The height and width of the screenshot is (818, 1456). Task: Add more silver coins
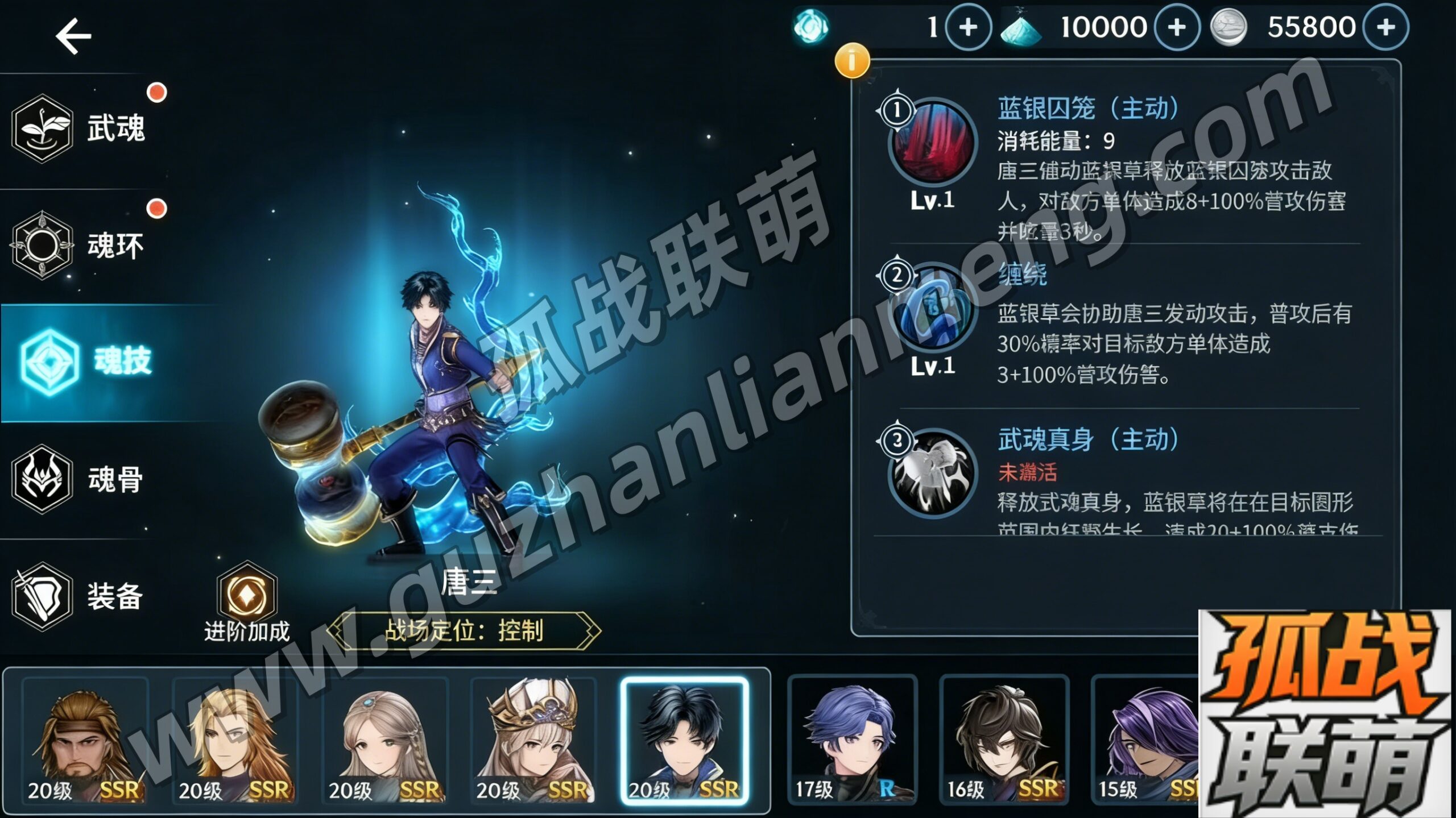point(1386,27)
